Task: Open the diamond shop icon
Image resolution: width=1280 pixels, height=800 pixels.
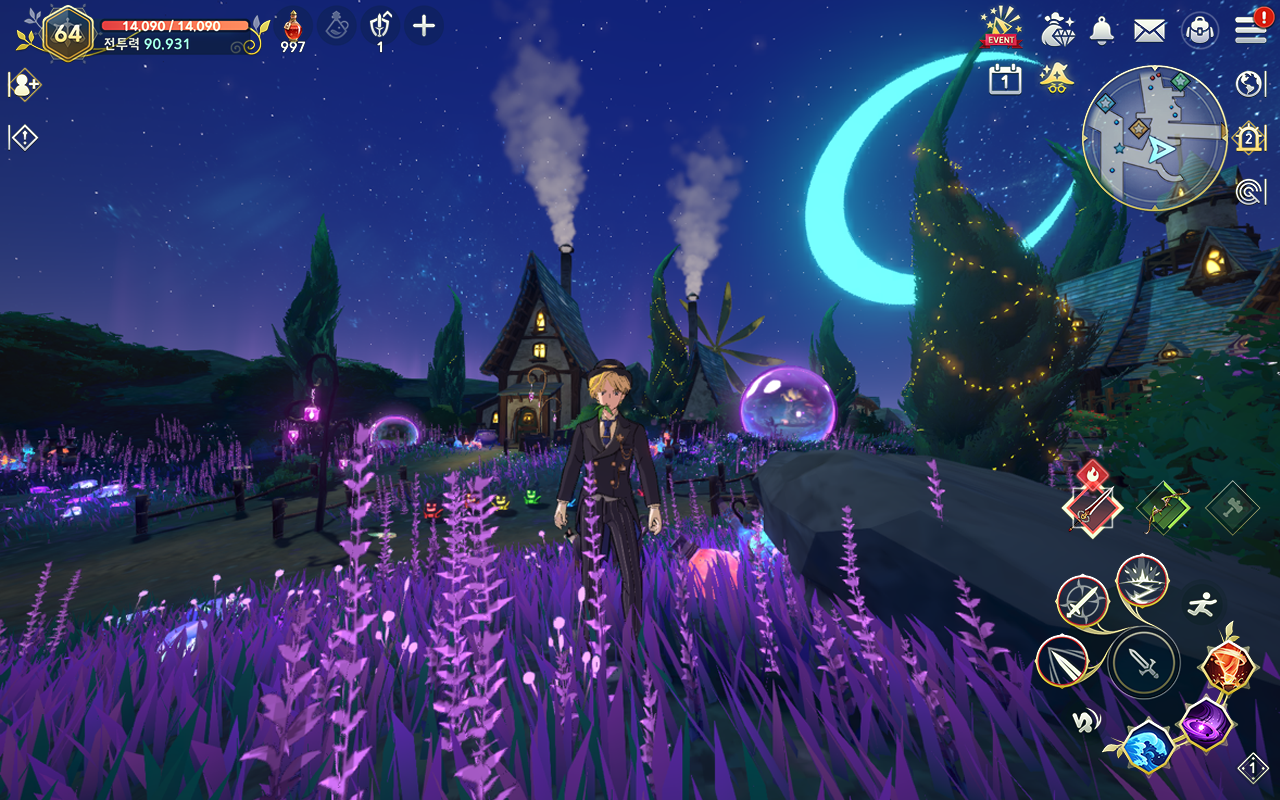Action: click(x=1056, y=30)
